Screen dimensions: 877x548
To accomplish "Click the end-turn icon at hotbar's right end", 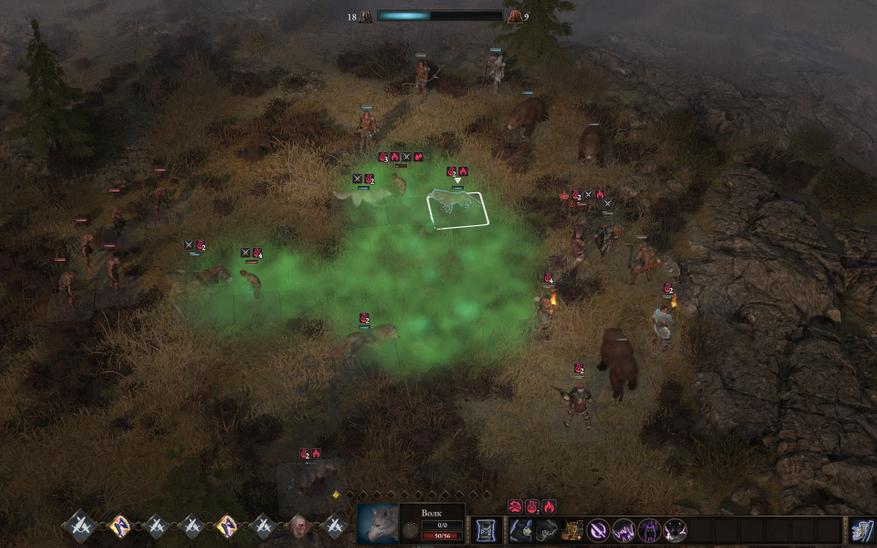I will tap(862, 530).
